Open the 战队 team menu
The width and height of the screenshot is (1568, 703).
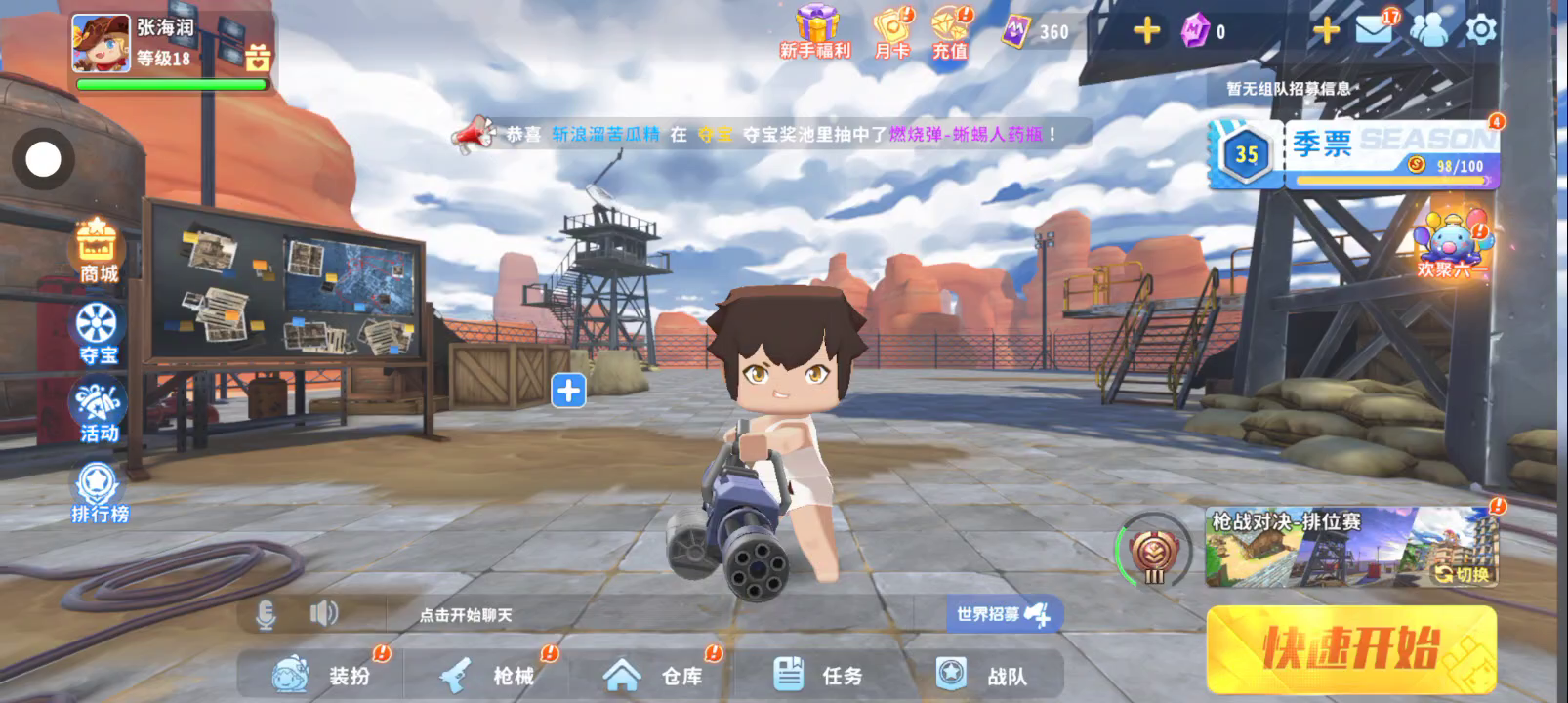coord(980,675)
